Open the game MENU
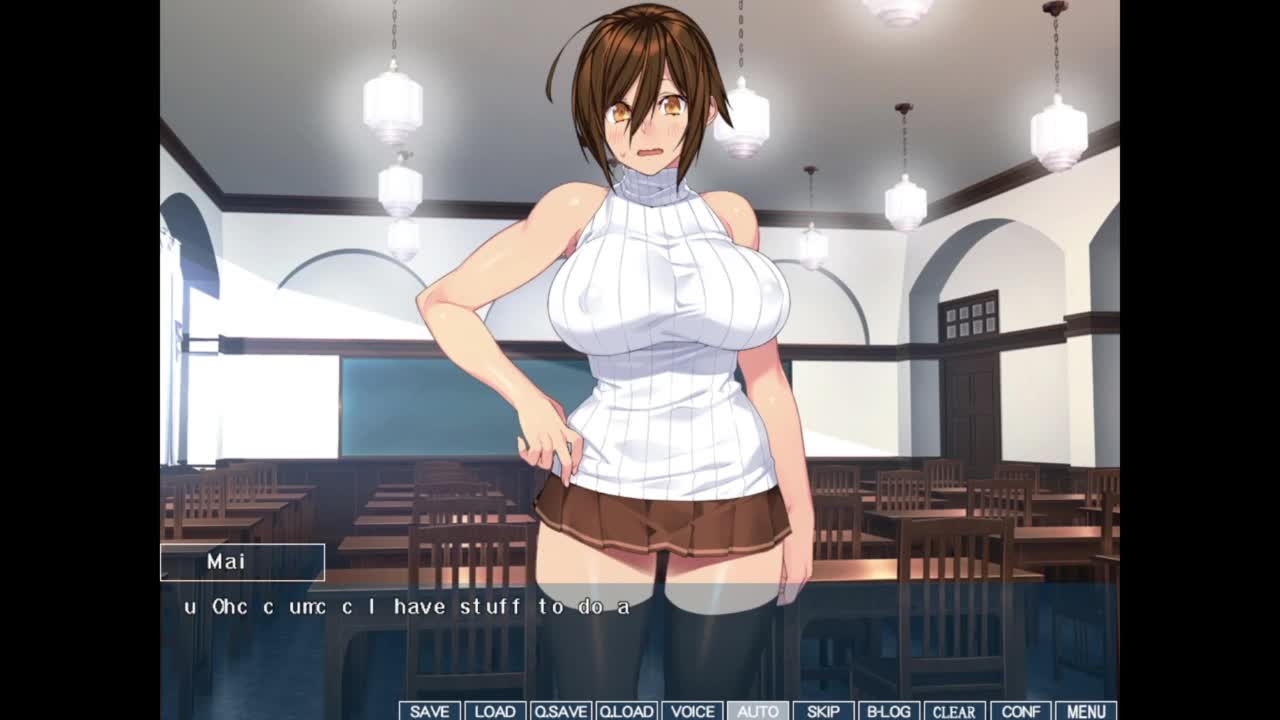The image size is (1280, 720). (x=1086, y=711)
